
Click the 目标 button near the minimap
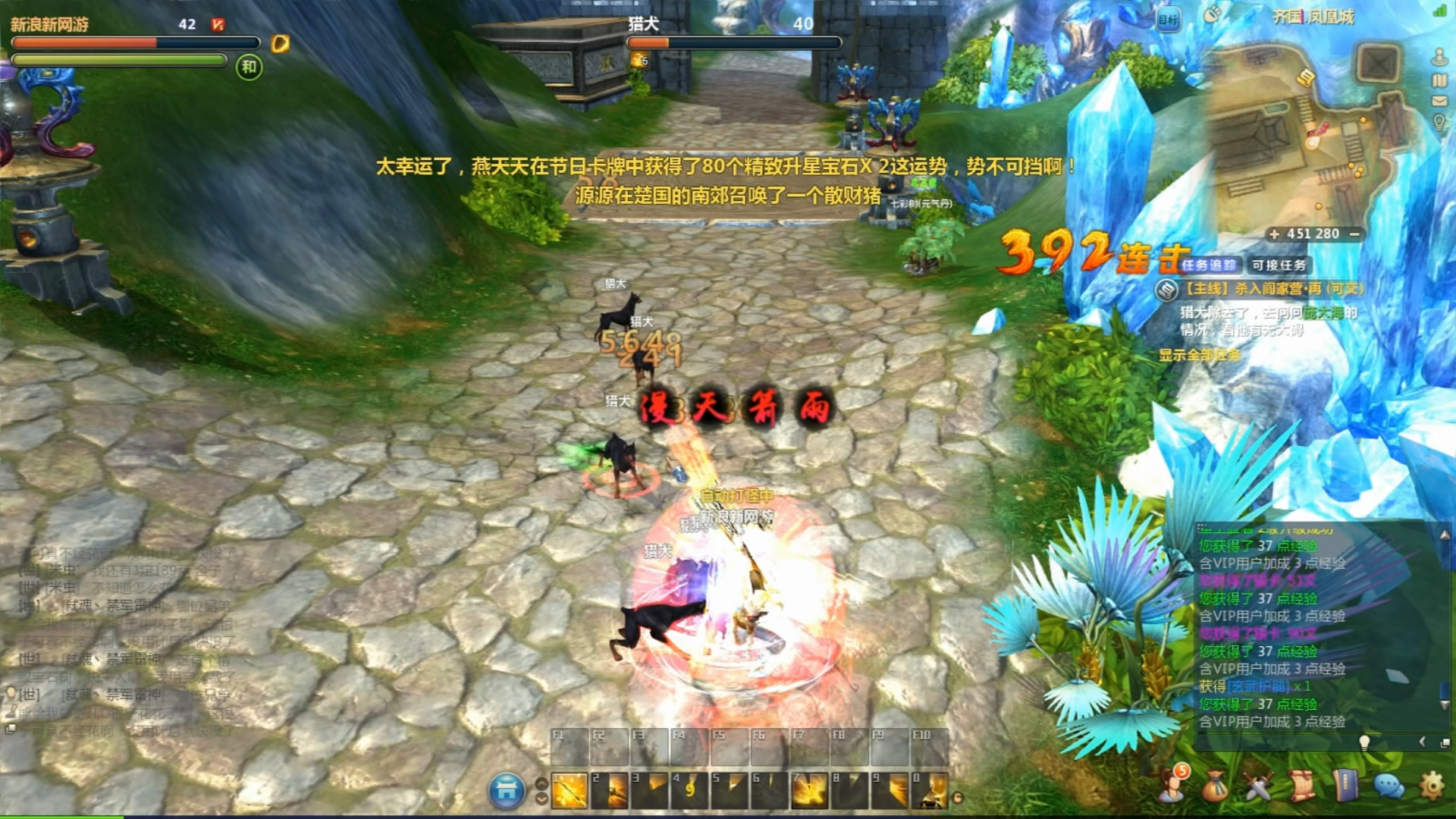[1169, 20]
